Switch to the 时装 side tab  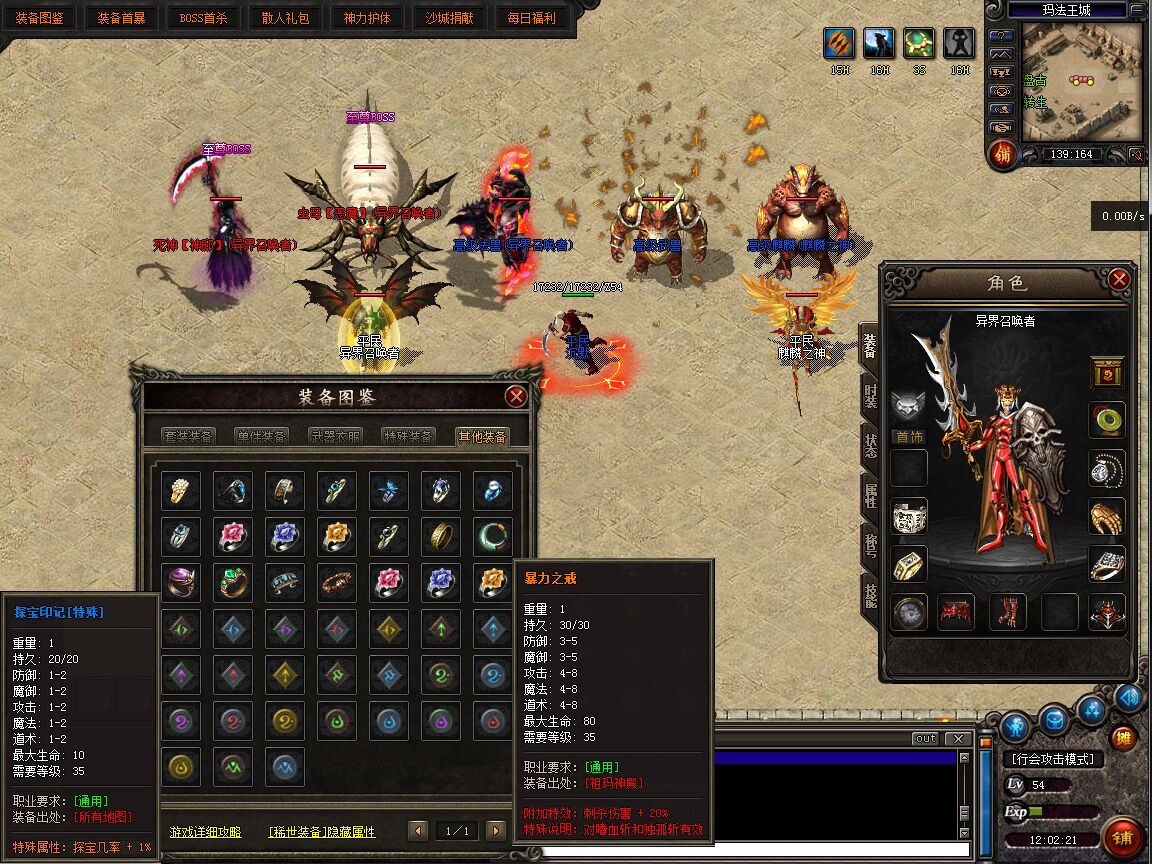[869, 397]
